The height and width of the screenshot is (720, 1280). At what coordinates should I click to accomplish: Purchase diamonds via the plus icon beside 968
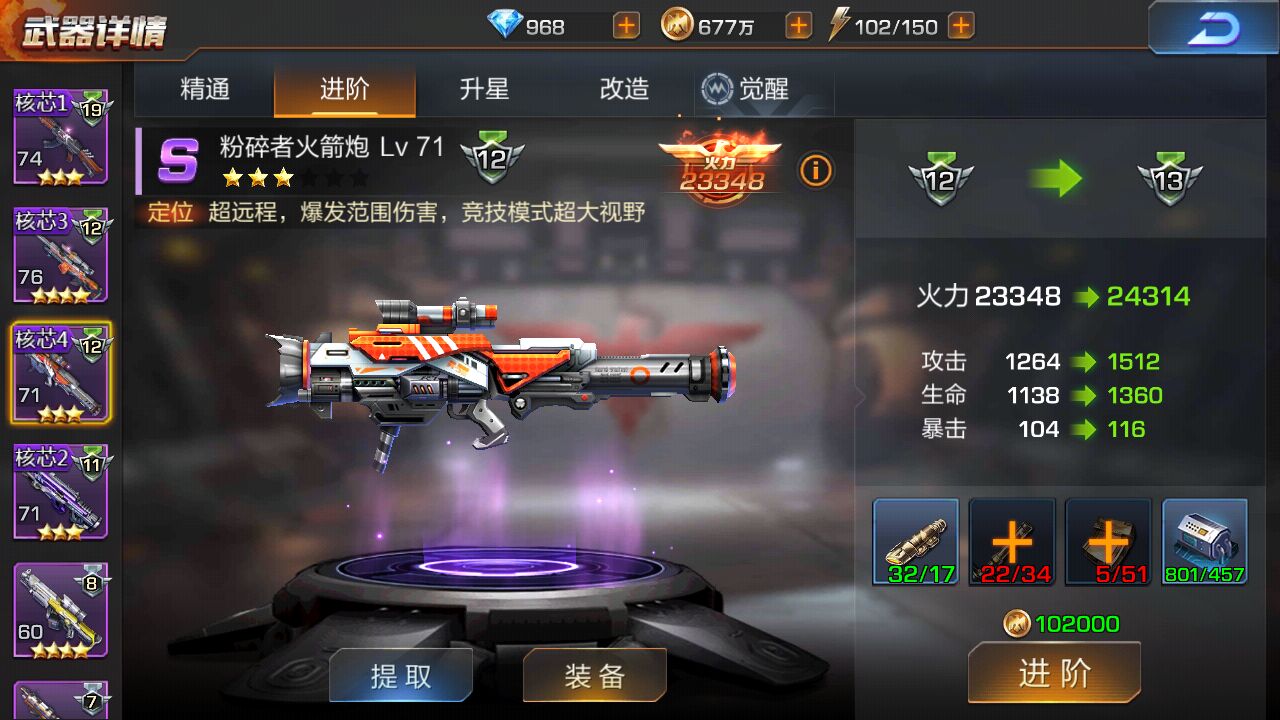(x=625, y=25)
